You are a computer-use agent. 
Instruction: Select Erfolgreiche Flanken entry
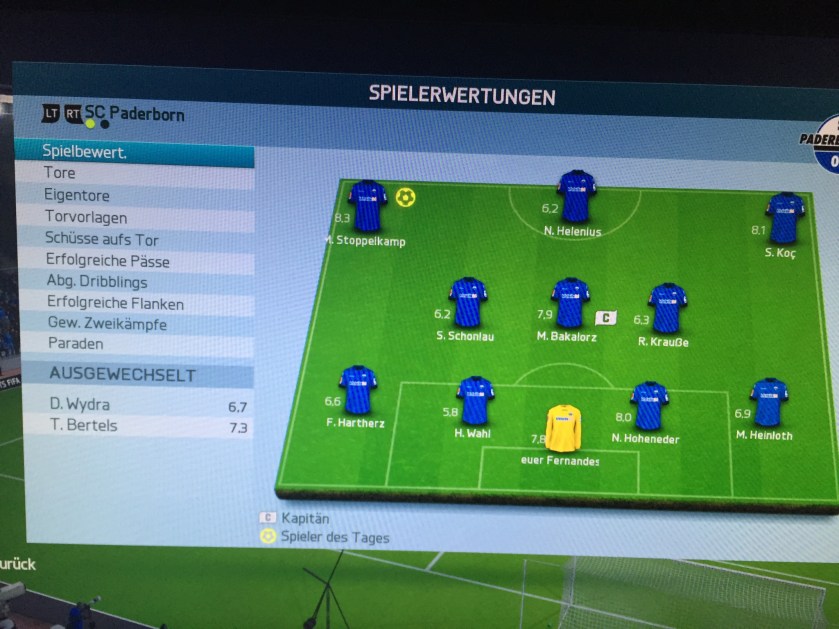click(135, 304)
